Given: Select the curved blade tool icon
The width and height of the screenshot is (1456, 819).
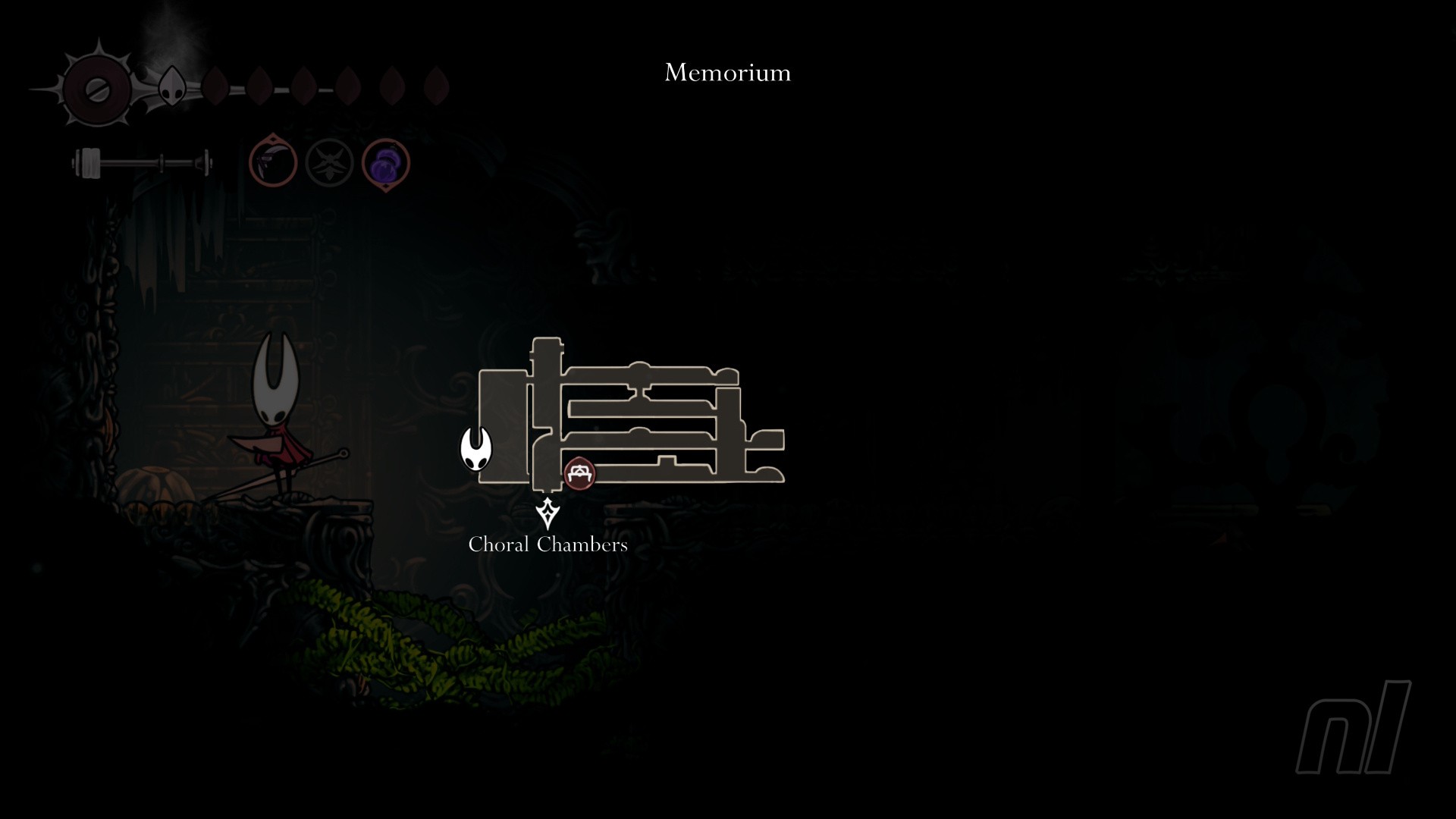Looking at the screenshot, I should 273,162.
